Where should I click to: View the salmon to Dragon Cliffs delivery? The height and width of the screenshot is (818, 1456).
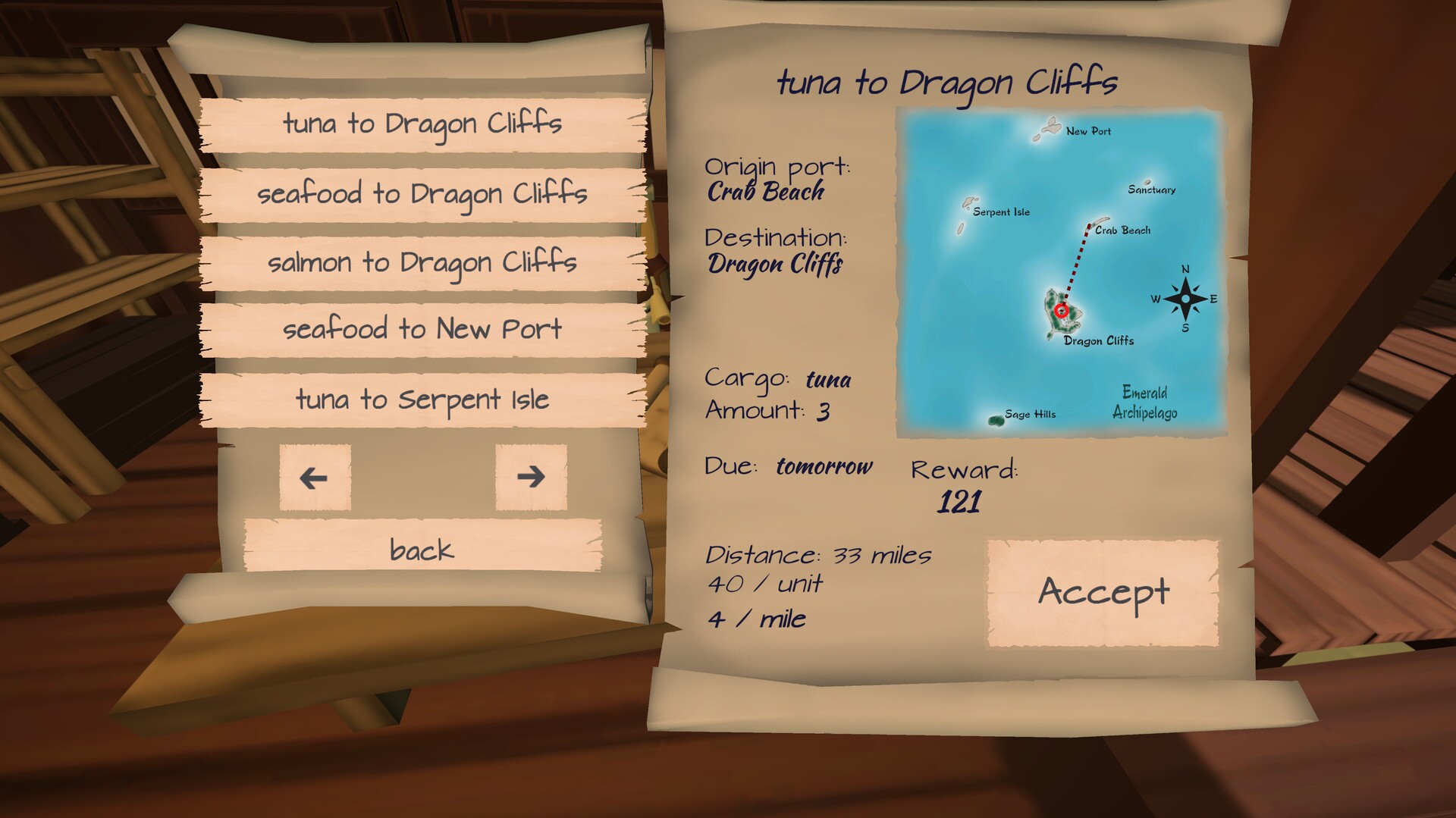(422, 261)
